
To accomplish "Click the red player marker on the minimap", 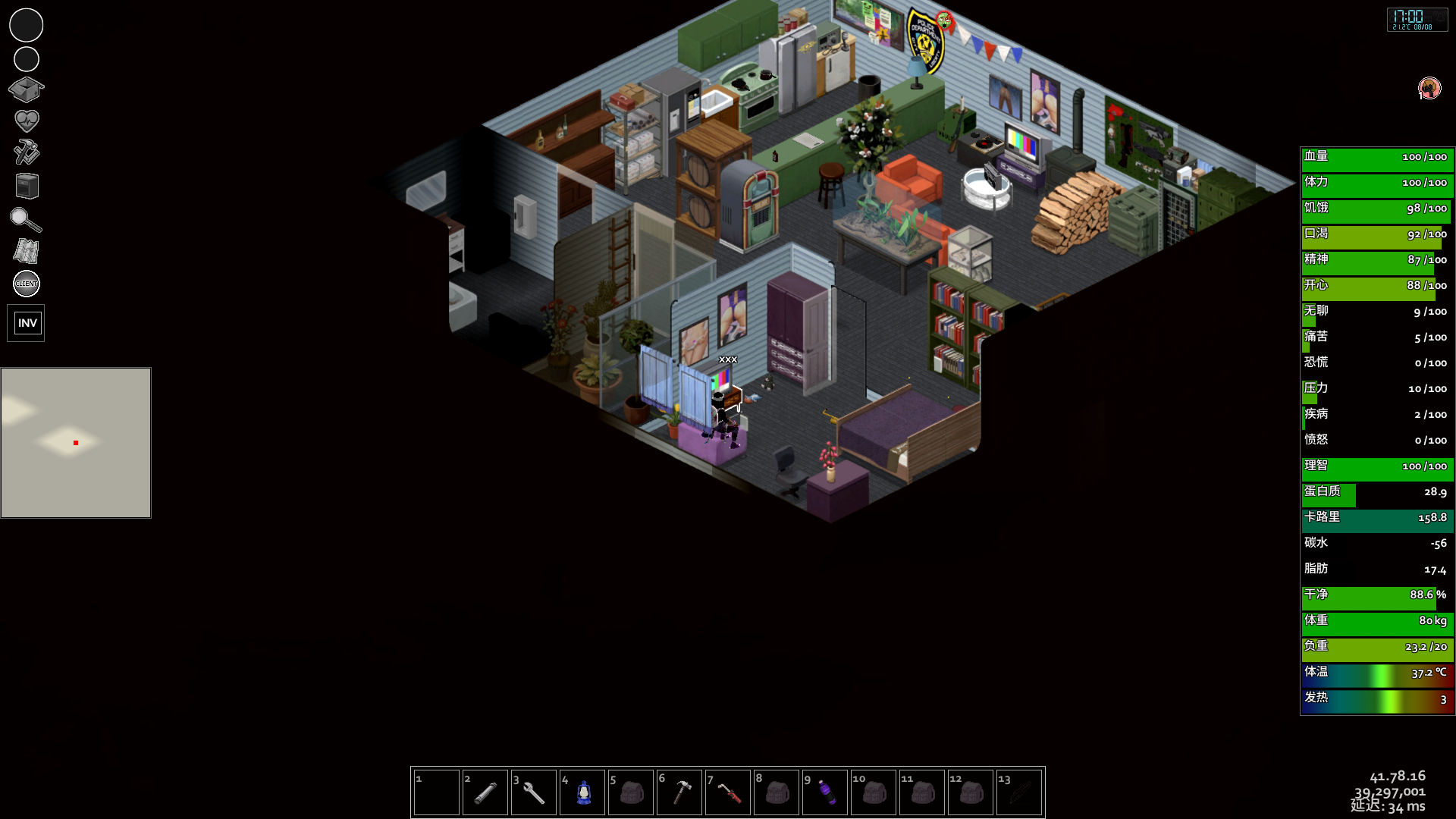I will coord(74,444).
